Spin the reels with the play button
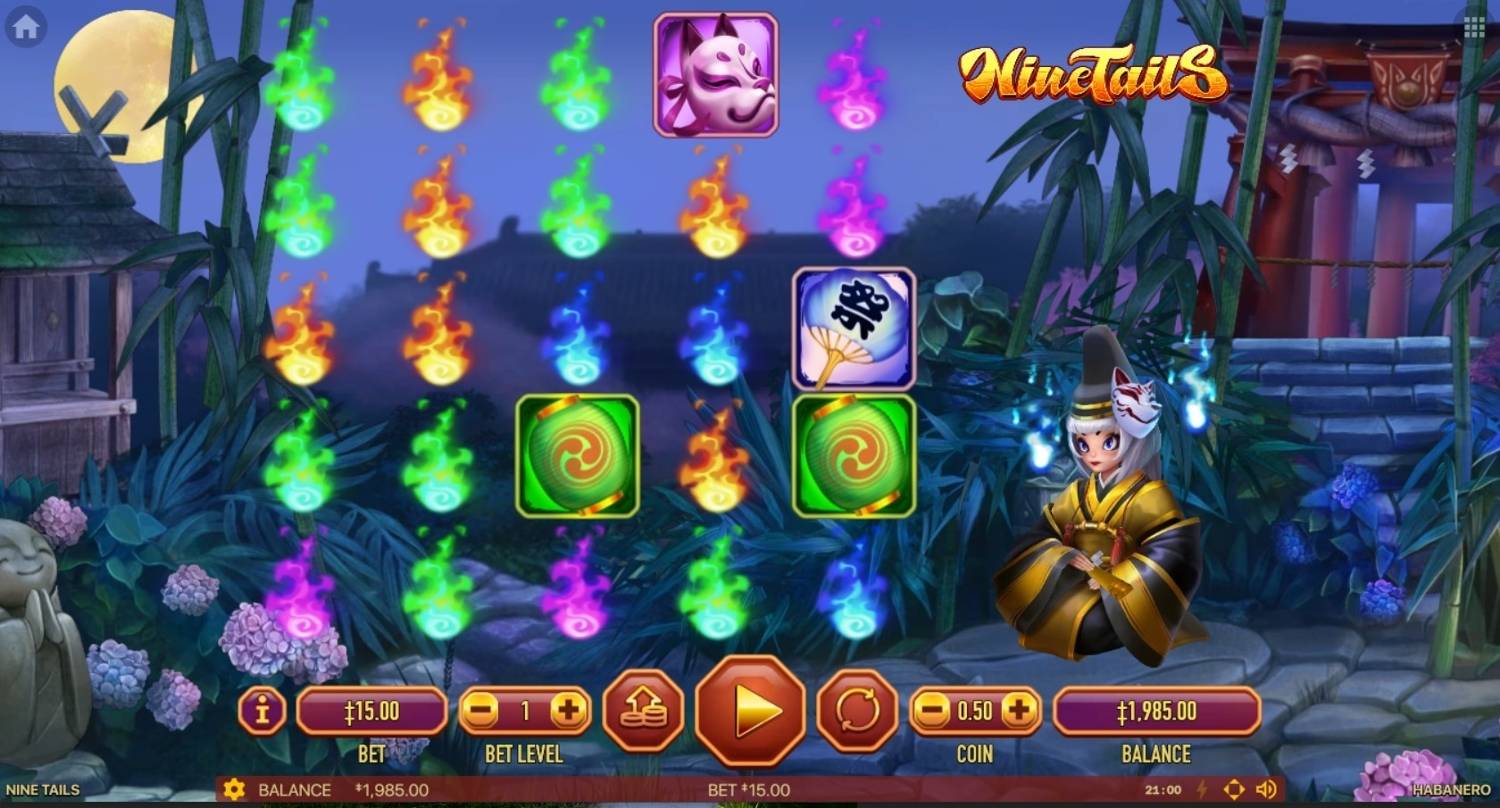This screenshot has width=1500, height=808. coord(750,711)
